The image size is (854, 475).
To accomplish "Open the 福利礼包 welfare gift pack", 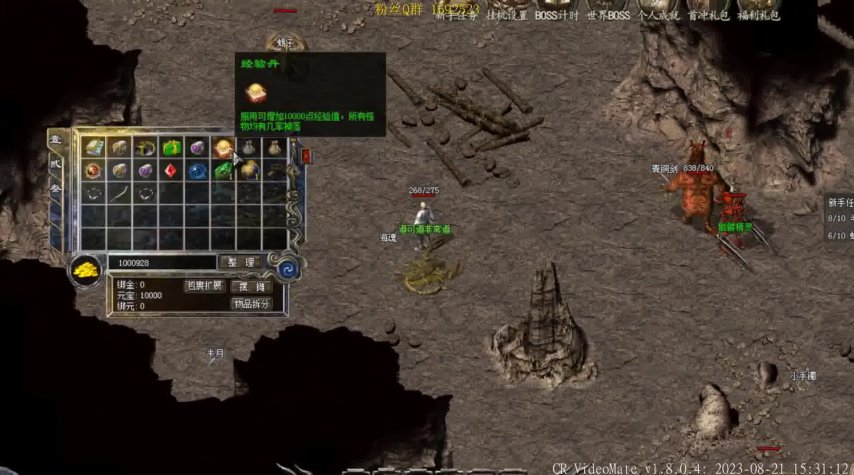I will click(x=759, y=15).
